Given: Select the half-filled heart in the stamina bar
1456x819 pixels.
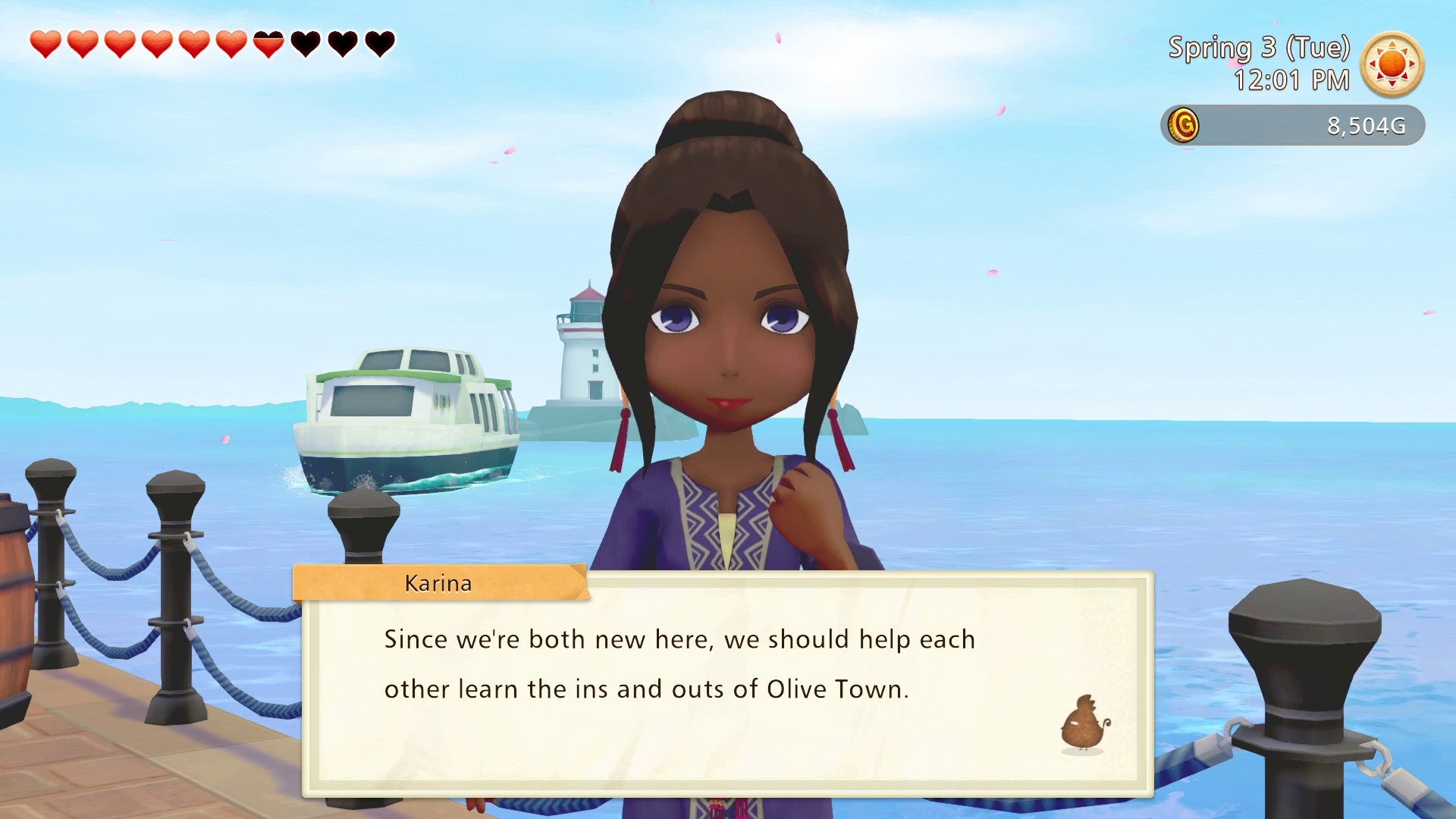Looking at the screenshot, I should (267, 44).
